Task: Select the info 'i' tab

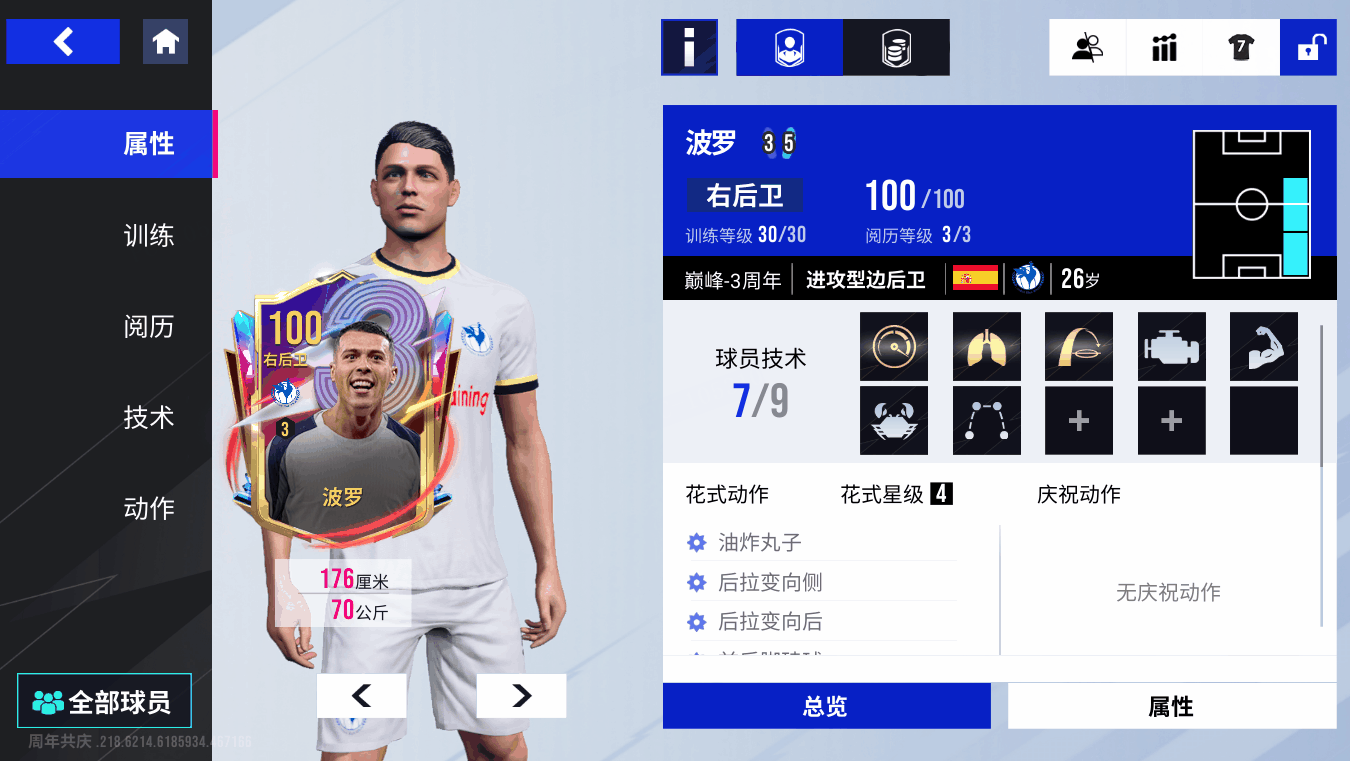Action: click(689, 47)
